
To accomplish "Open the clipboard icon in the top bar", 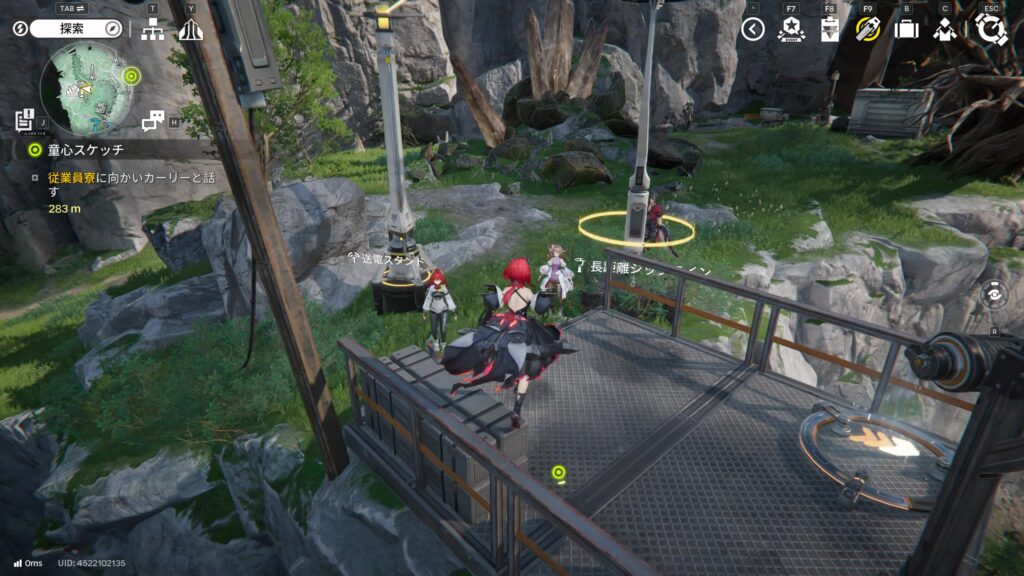I will [x=829, y=29].
